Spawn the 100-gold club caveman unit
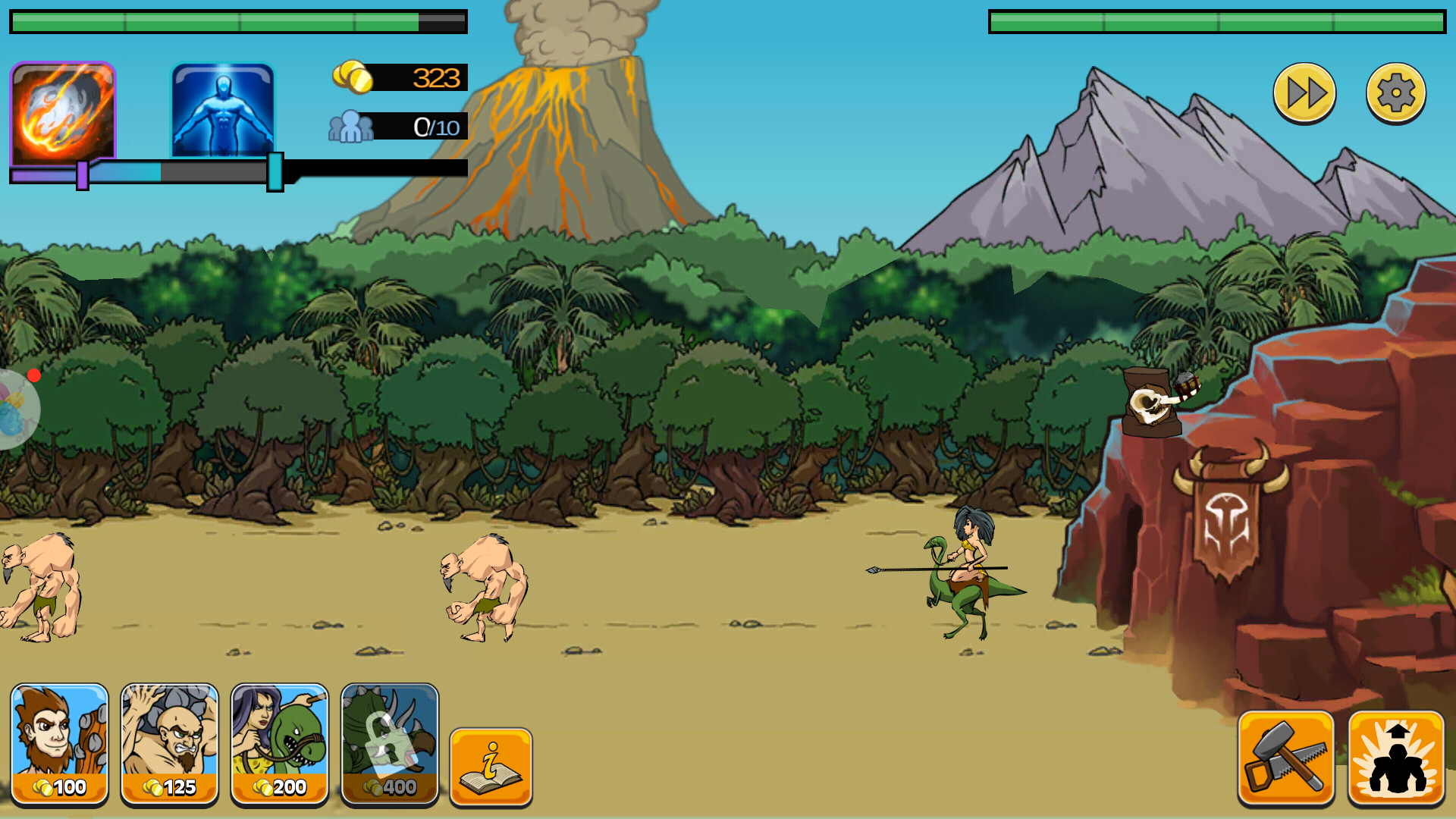This screenshot has height=819, width=1456. click(x=59, y=743)
